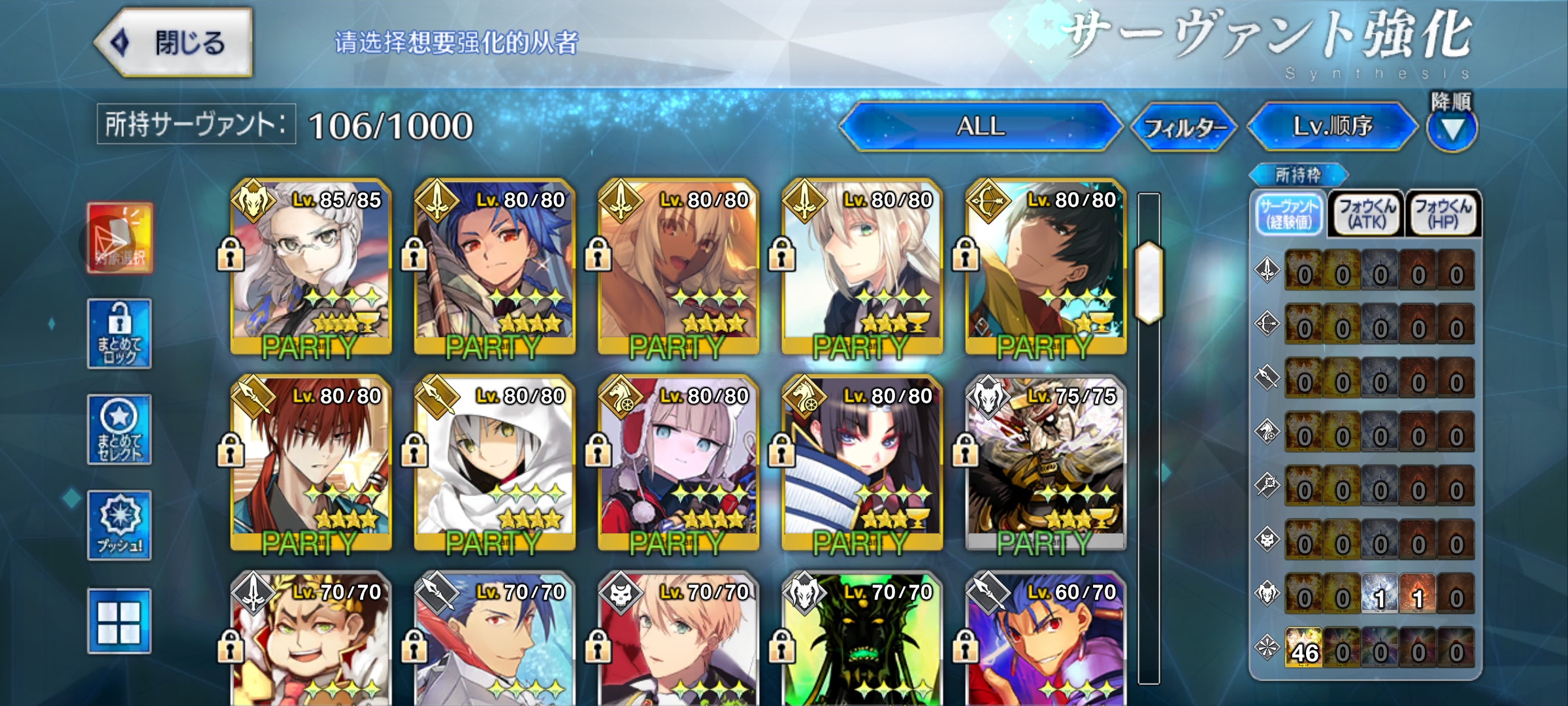Select the experience card slot showing 46
Image resolution: width=1568 pixels, height=706 pixels.
coord(1303,647)
